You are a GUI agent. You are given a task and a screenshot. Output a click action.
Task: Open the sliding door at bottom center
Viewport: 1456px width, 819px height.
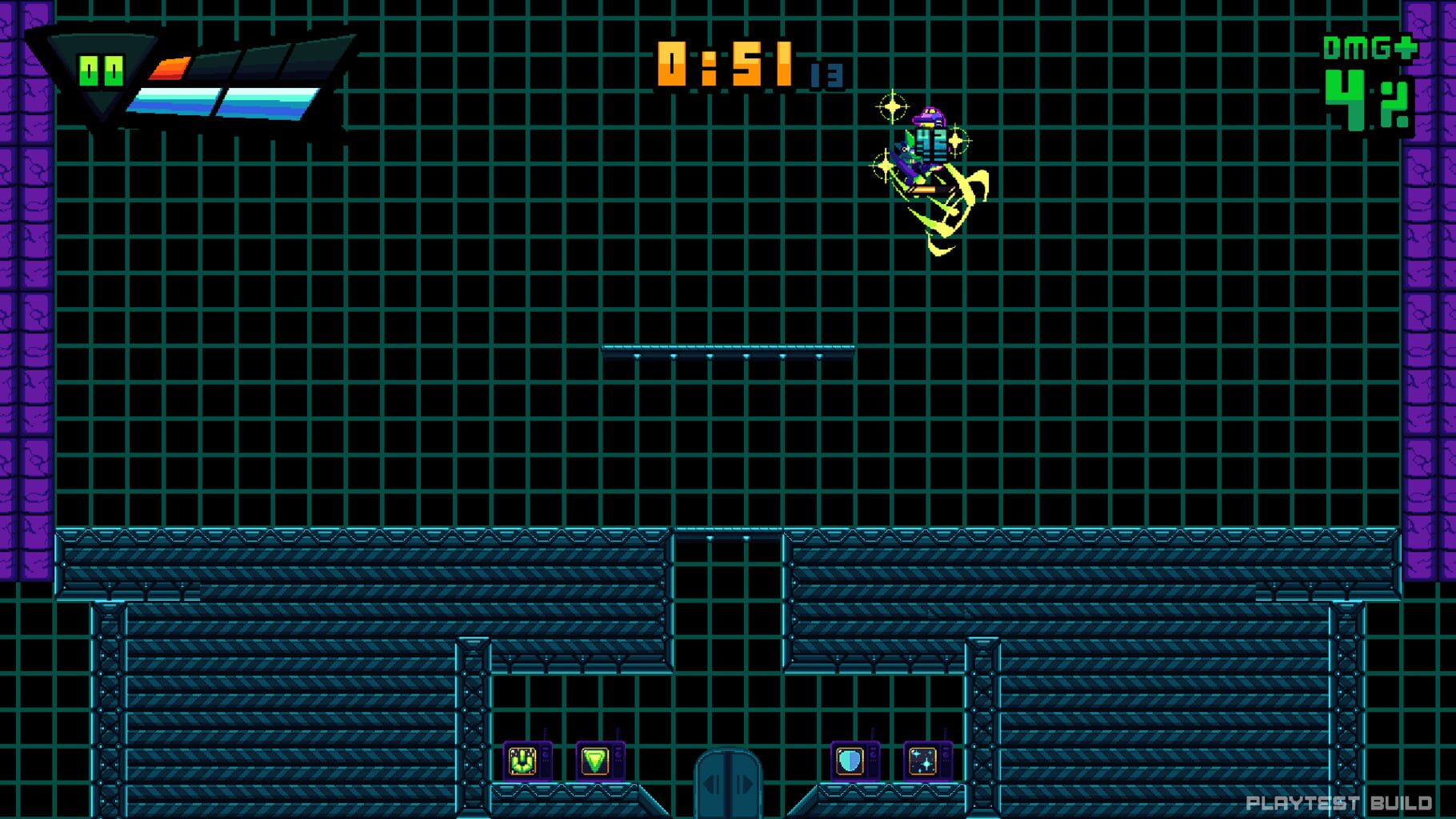point(727,788)
